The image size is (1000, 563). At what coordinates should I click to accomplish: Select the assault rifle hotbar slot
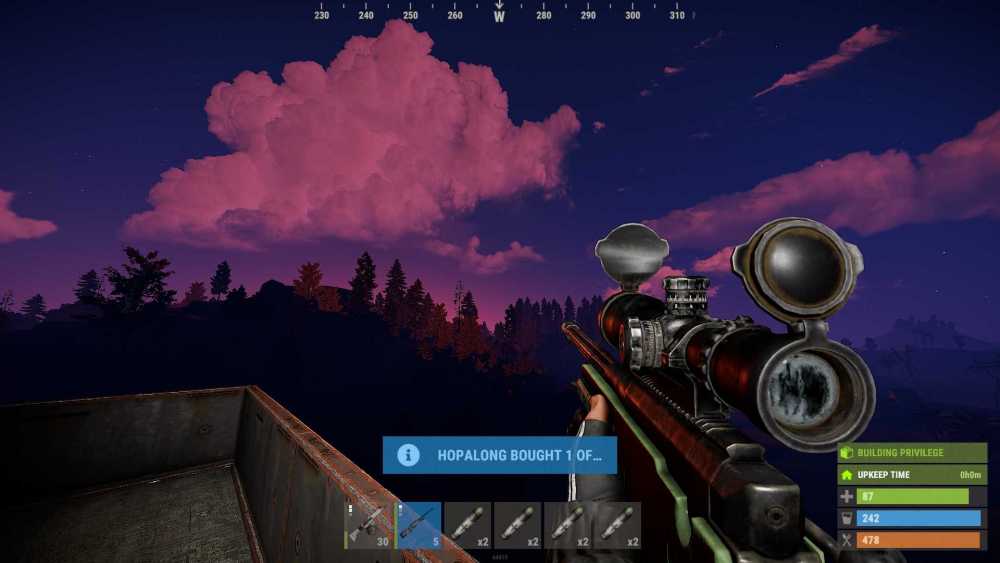click(x=368, y=525)
